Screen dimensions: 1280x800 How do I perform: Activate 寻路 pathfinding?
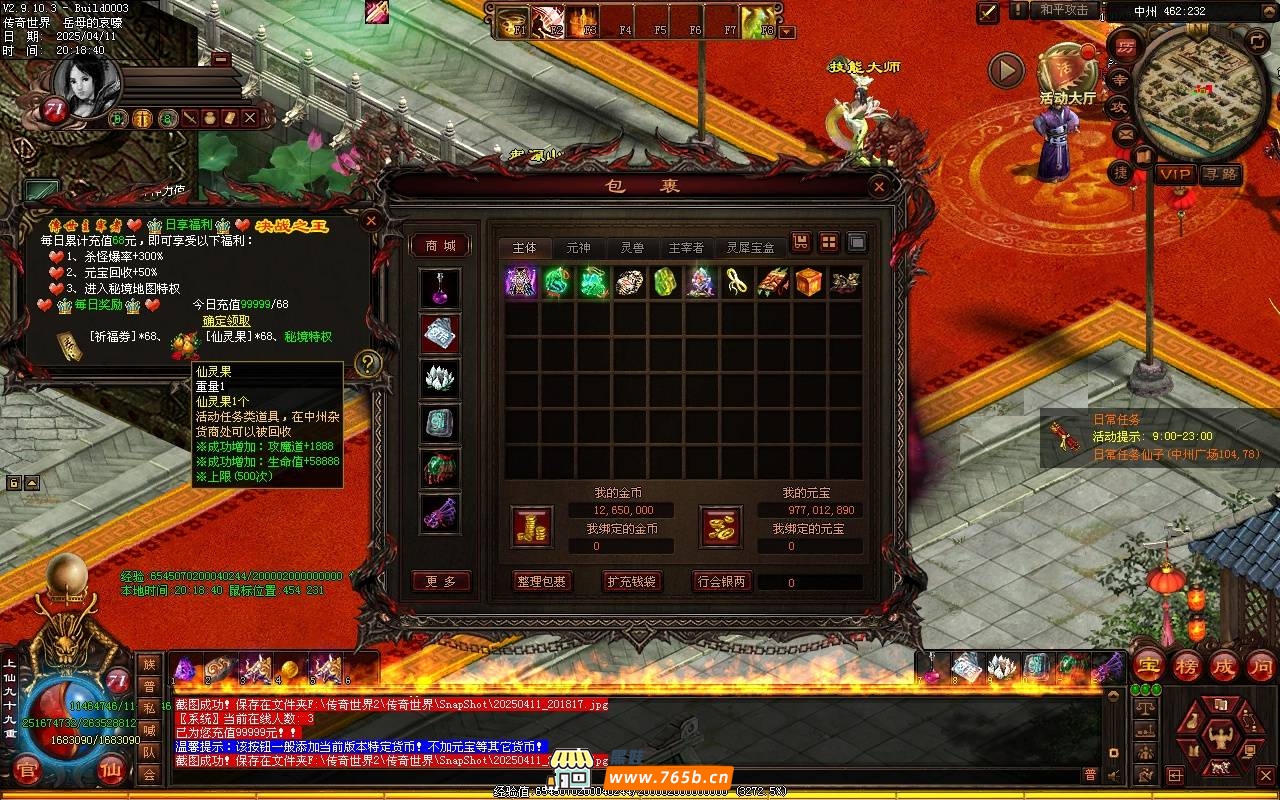[x=1220, y=174]
